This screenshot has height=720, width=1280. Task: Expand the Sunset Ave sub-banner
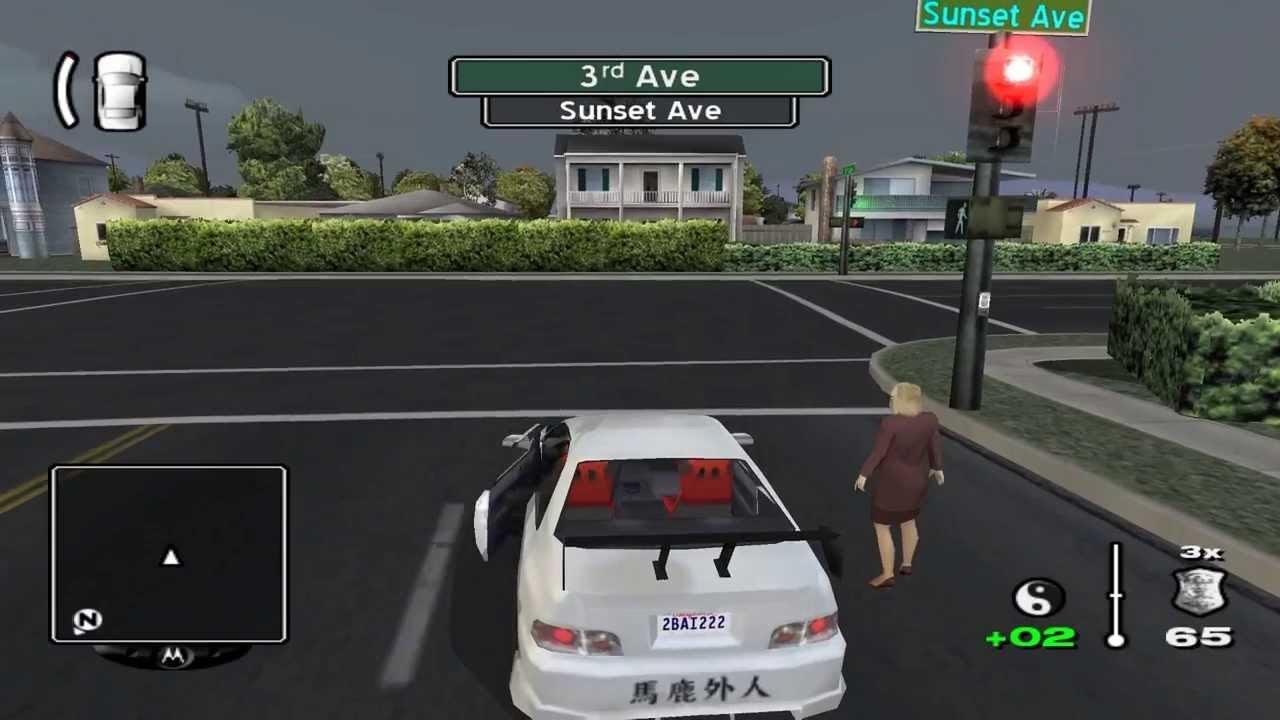click(x=640, y=110)
